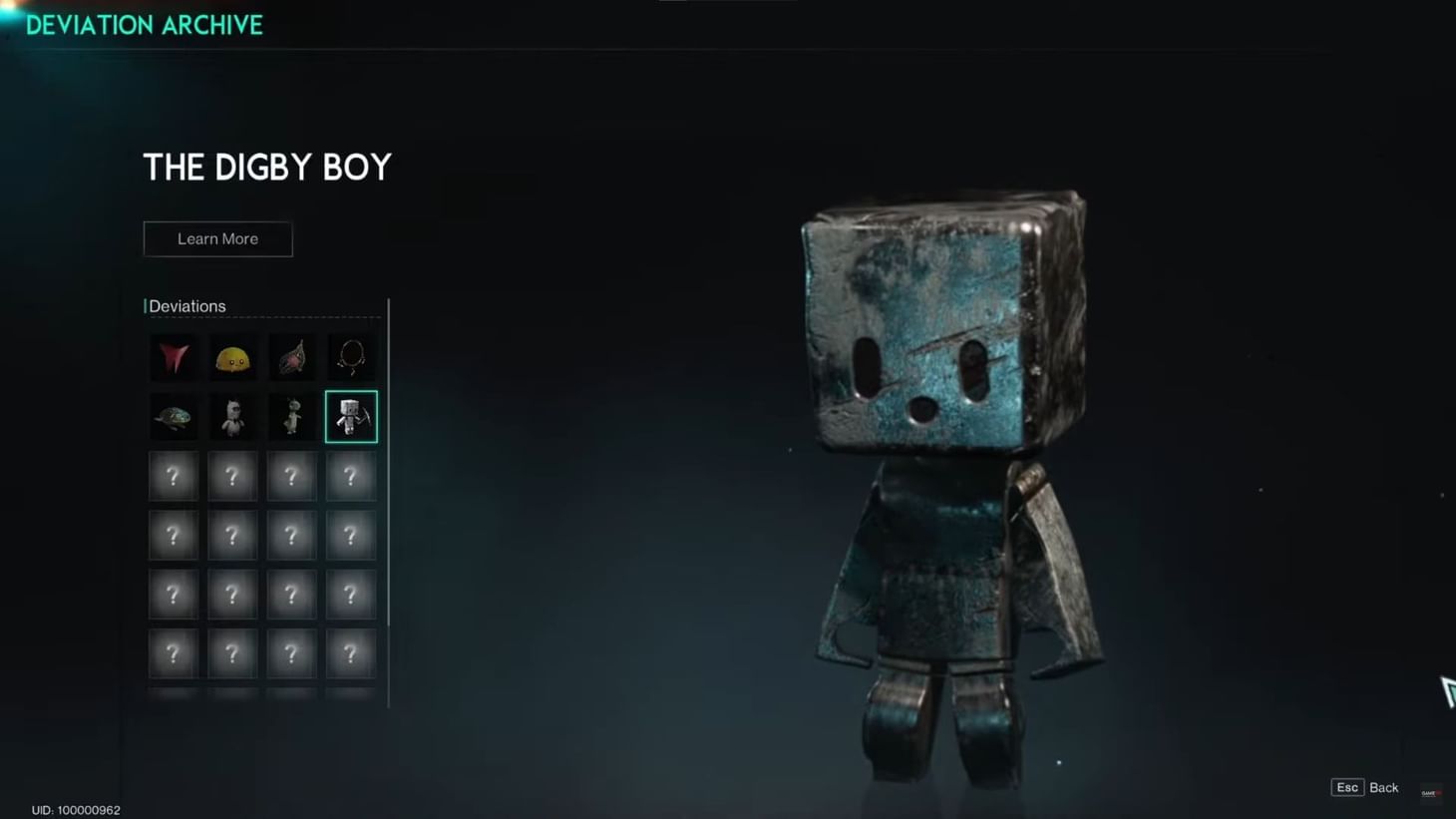Select the white cat plush deviation
Image resolution: width=1456 pixels, height=819 pixels.
pos(232,416)
